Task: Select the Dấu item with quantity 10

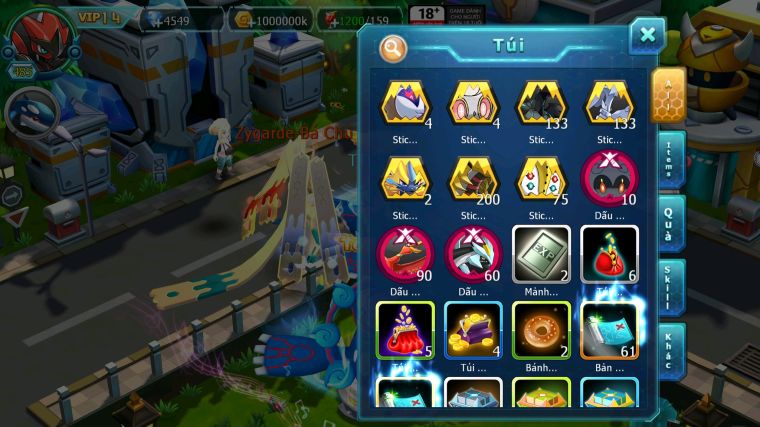Action: tap(608, 178)
